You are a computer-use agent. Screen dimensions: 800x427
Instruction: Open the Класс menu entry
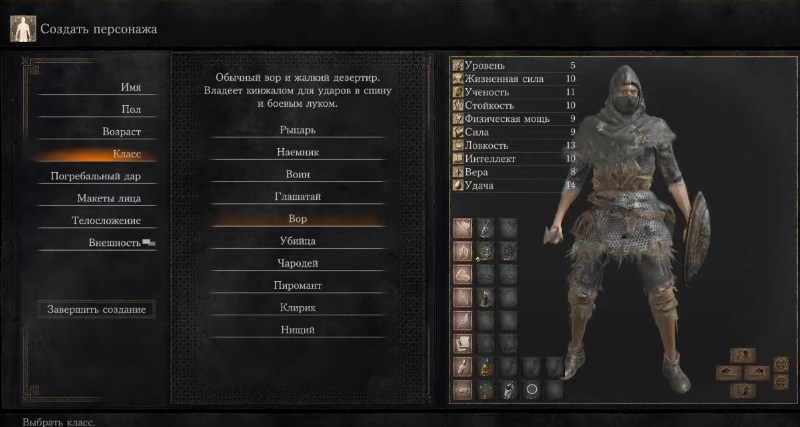click(x=126, y=154)
